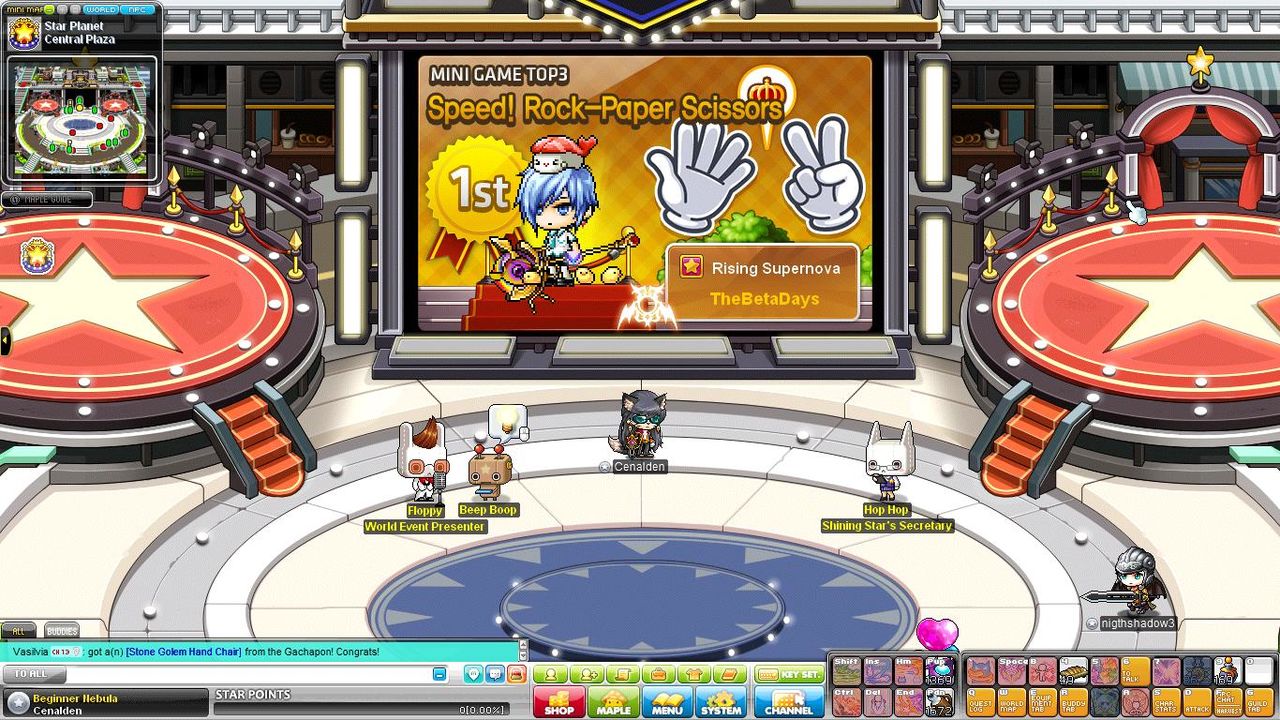Select the ALL chat tab

(19, 631)
